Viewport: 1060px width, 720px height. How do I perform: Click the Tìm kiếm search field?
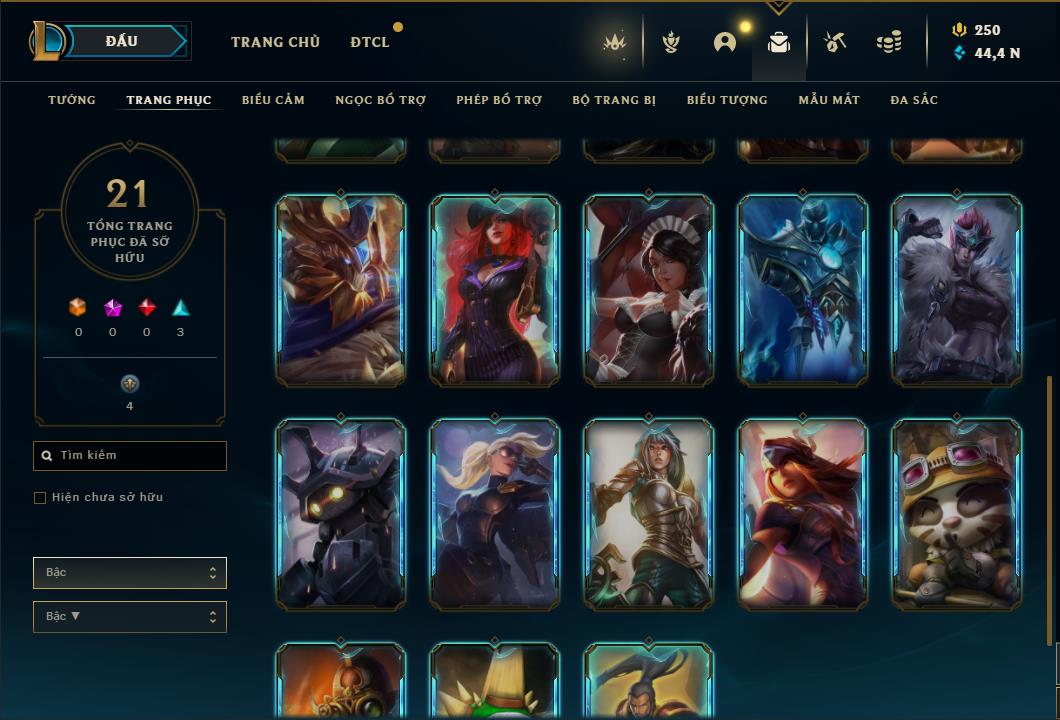click(x=130, y=456)
